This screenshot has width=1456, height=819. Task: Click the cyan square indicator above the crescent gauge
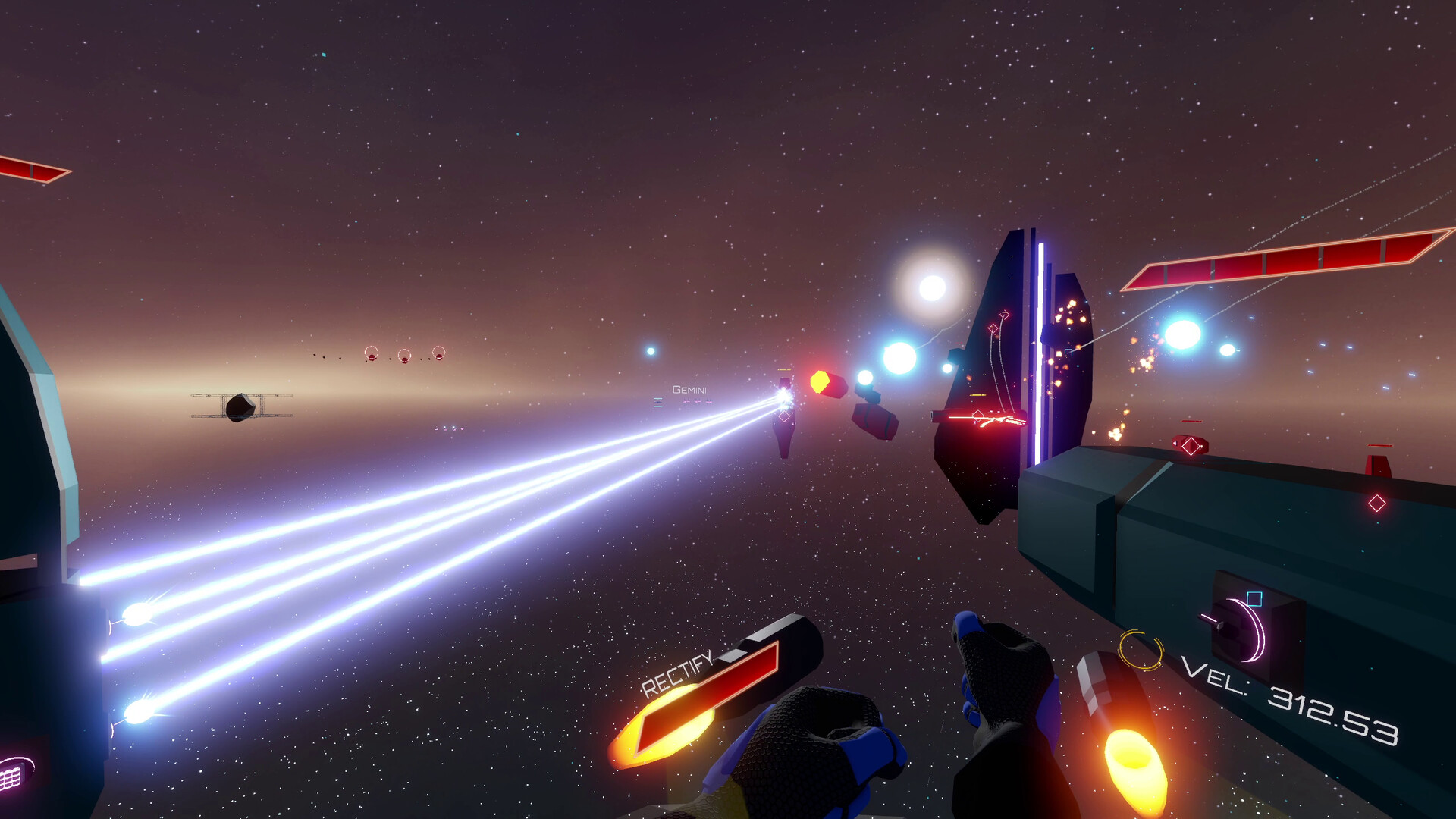click(x=1254, y=598)
